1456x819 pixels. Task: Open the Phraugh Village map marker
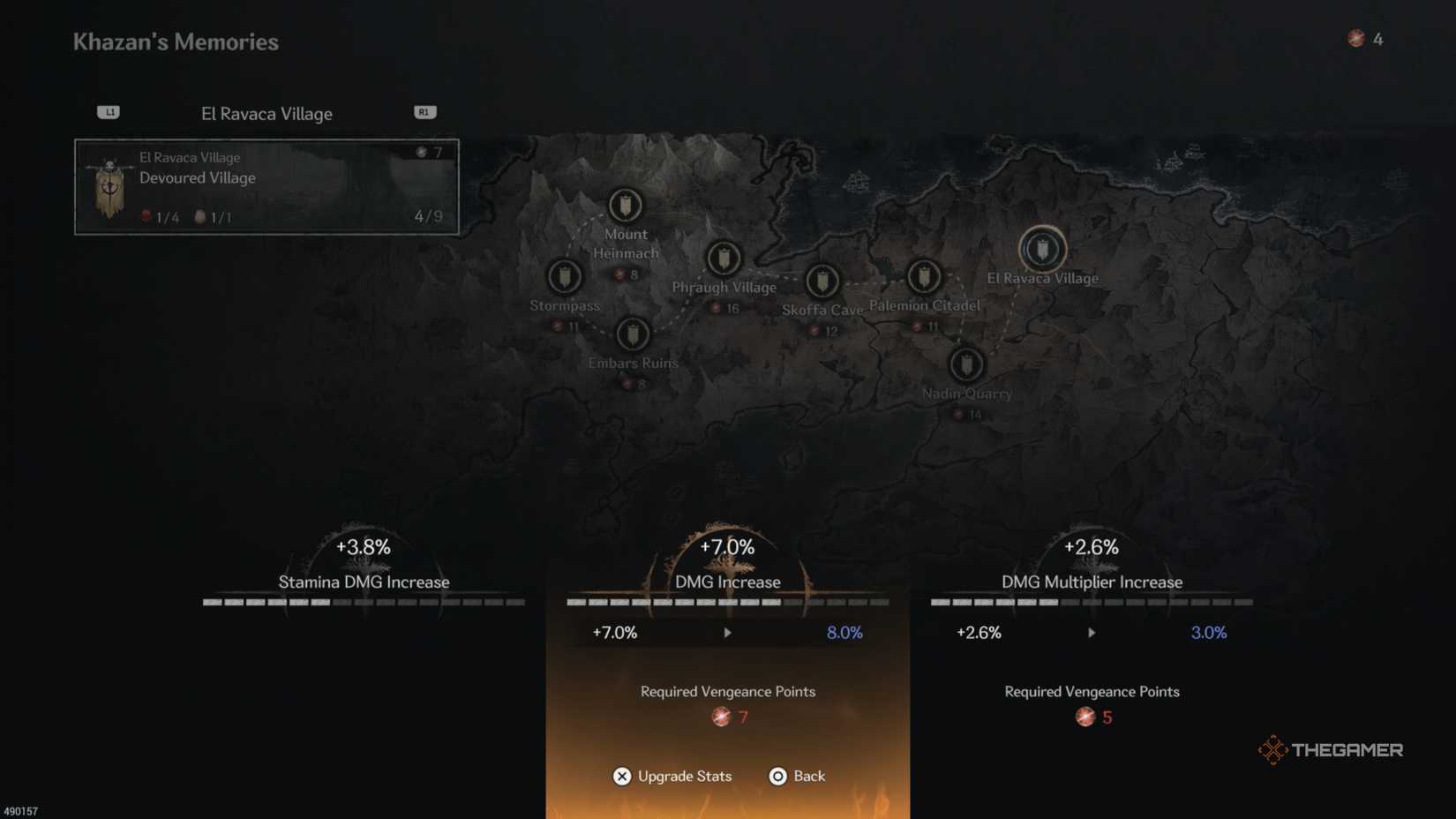pos(724,258)
